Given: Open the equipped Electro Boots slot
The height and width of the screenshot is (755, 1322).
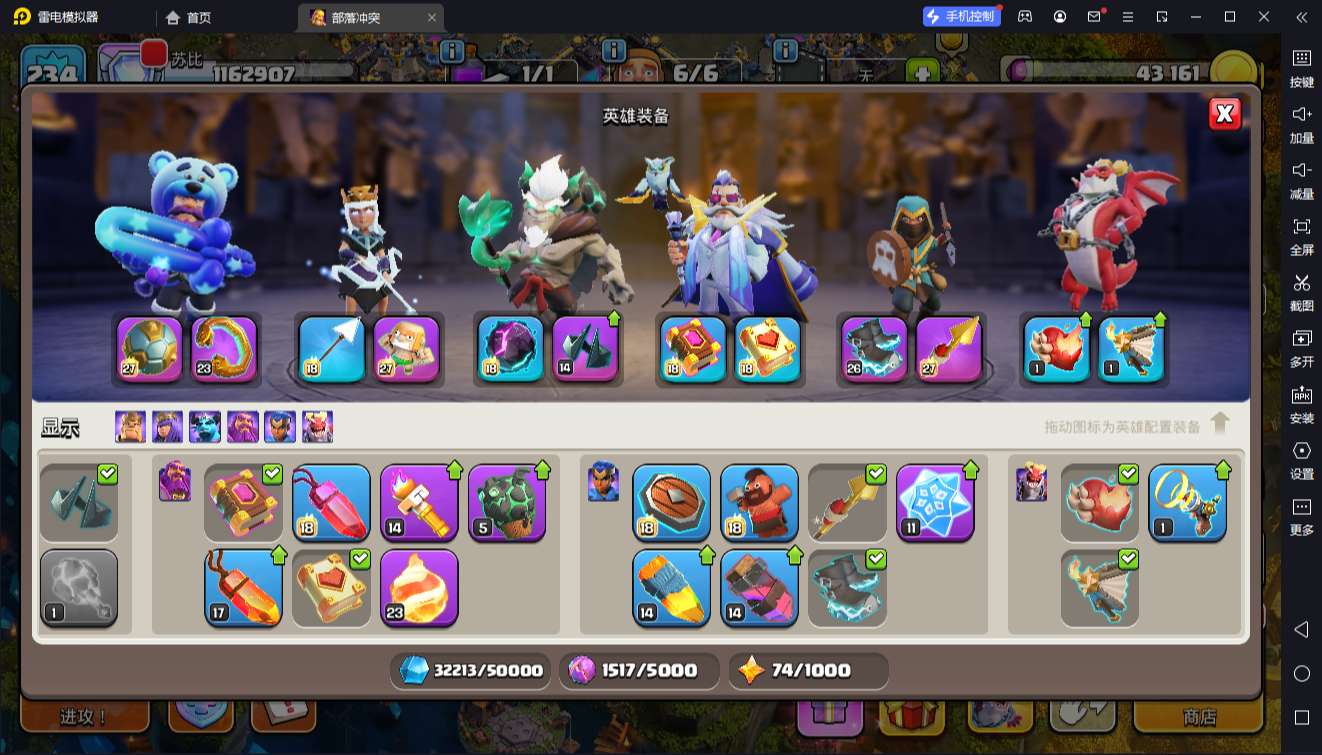Looking at the screenshot, I should (874, 349).
